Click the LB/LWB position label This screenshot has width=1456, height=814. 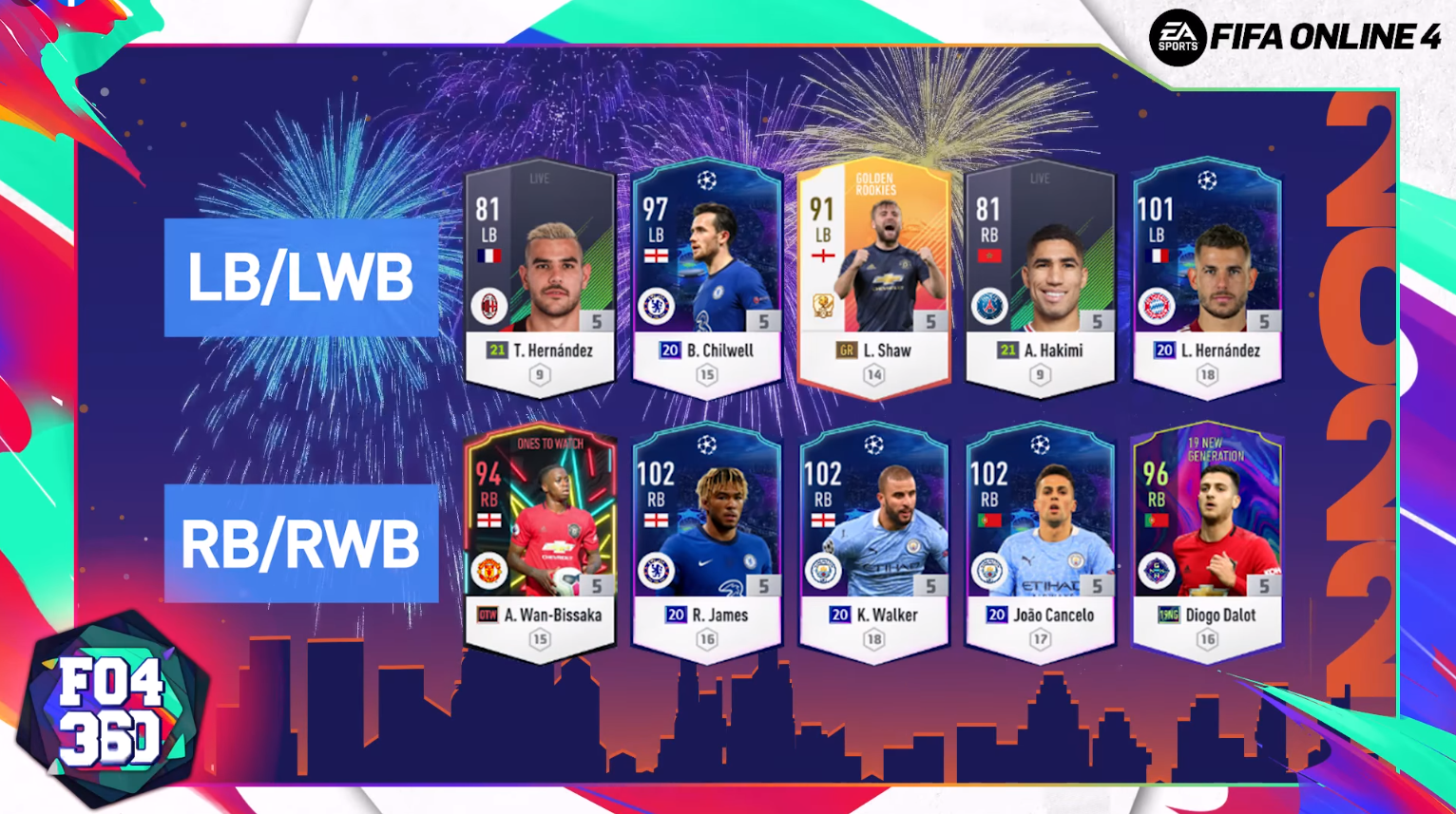(x=301, y=277)
